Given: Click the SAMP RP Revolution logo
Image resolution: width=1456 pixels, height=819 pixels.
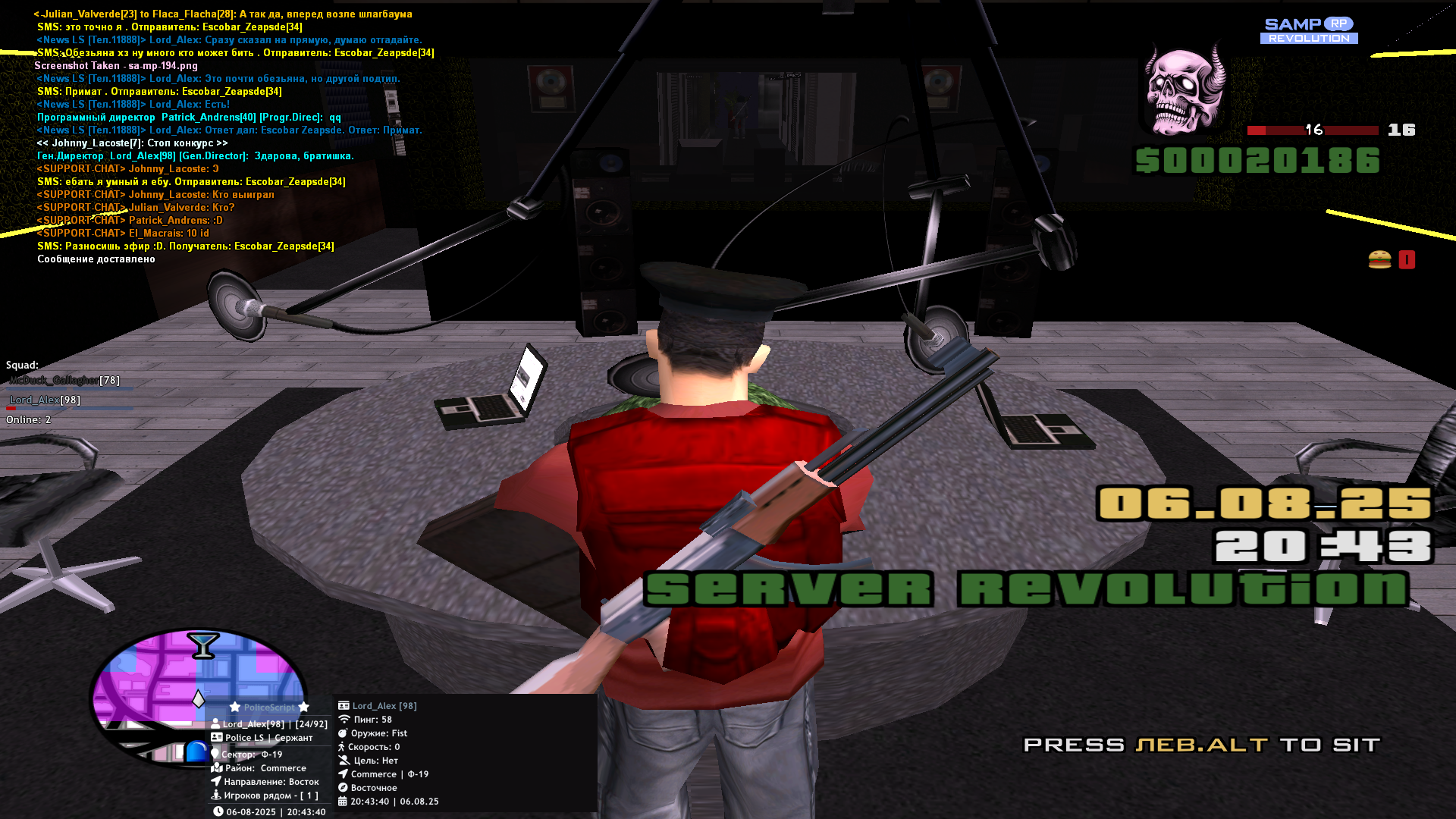Looking at the screenshot, I should point(1309,31).
